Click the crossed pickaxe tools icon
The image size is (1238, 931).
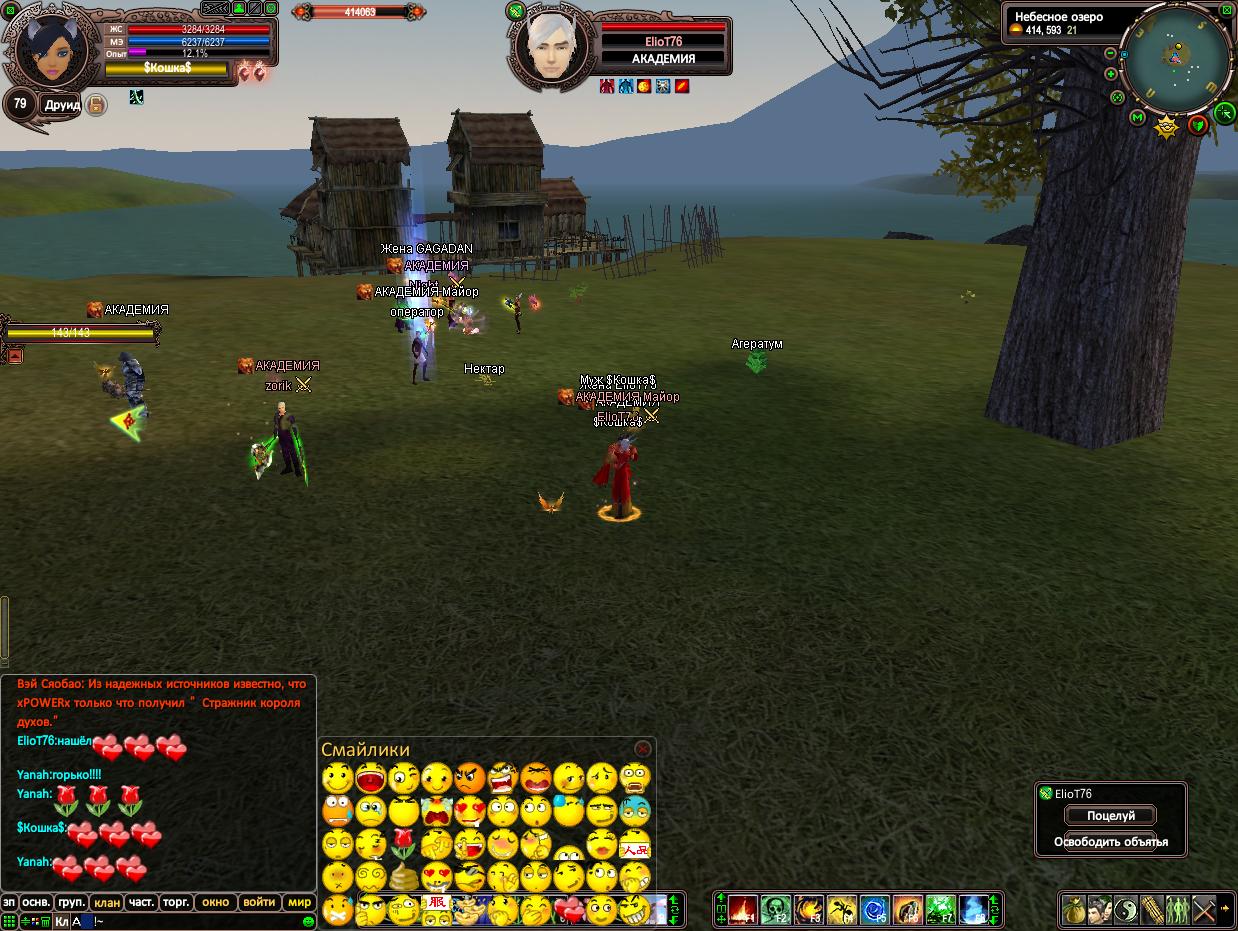pos(1204,910)
